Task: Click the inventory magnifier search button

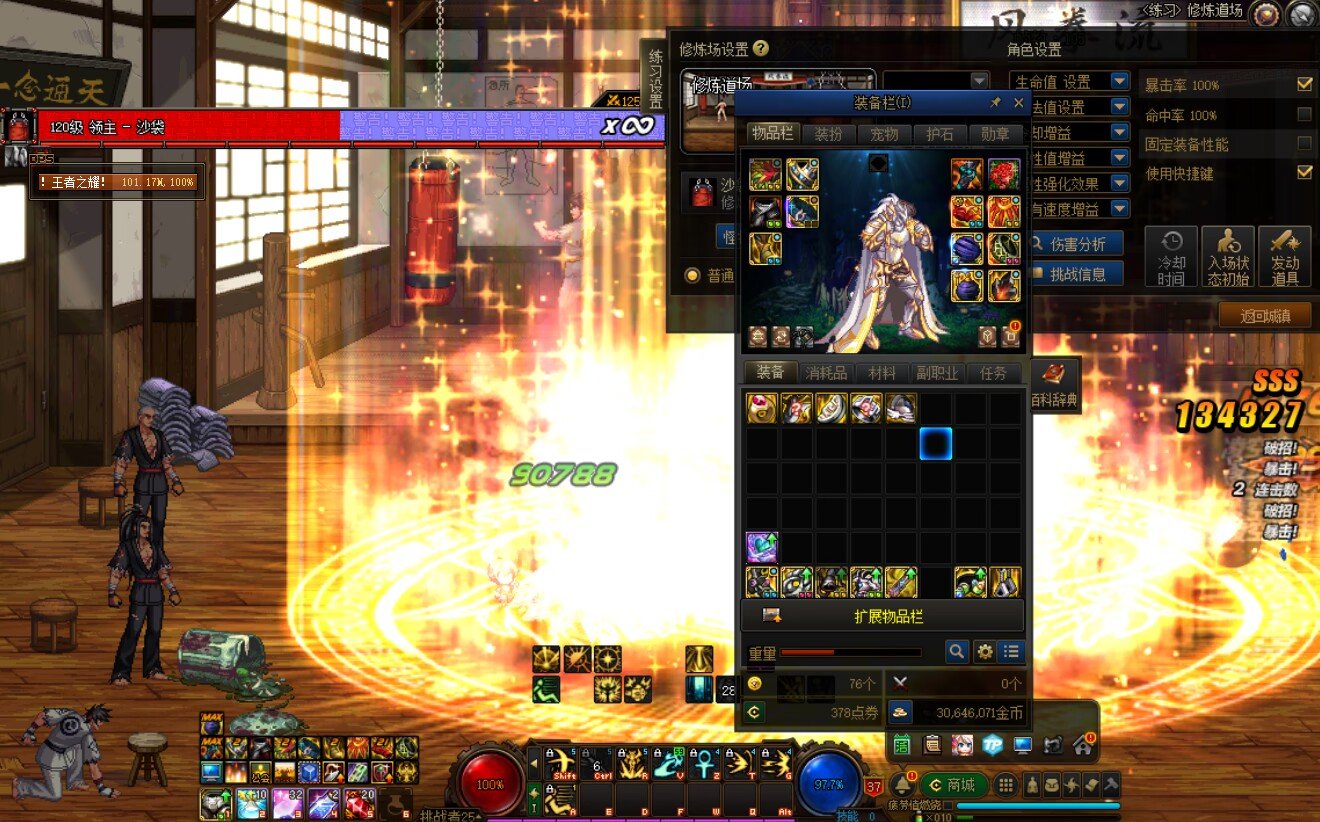Action: pyautogui.click(x=957, y=652)
